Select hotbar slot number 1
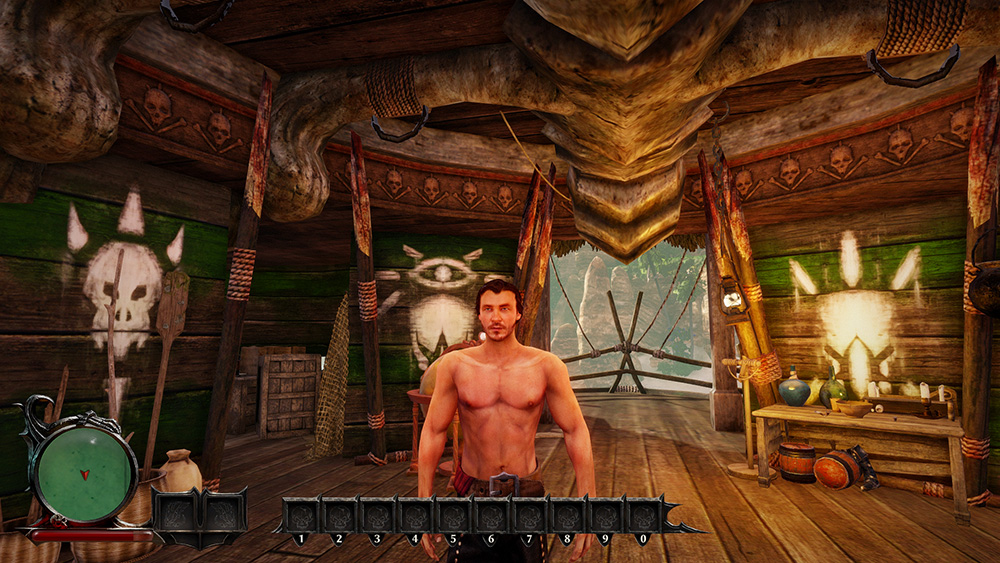 (301, 516)
